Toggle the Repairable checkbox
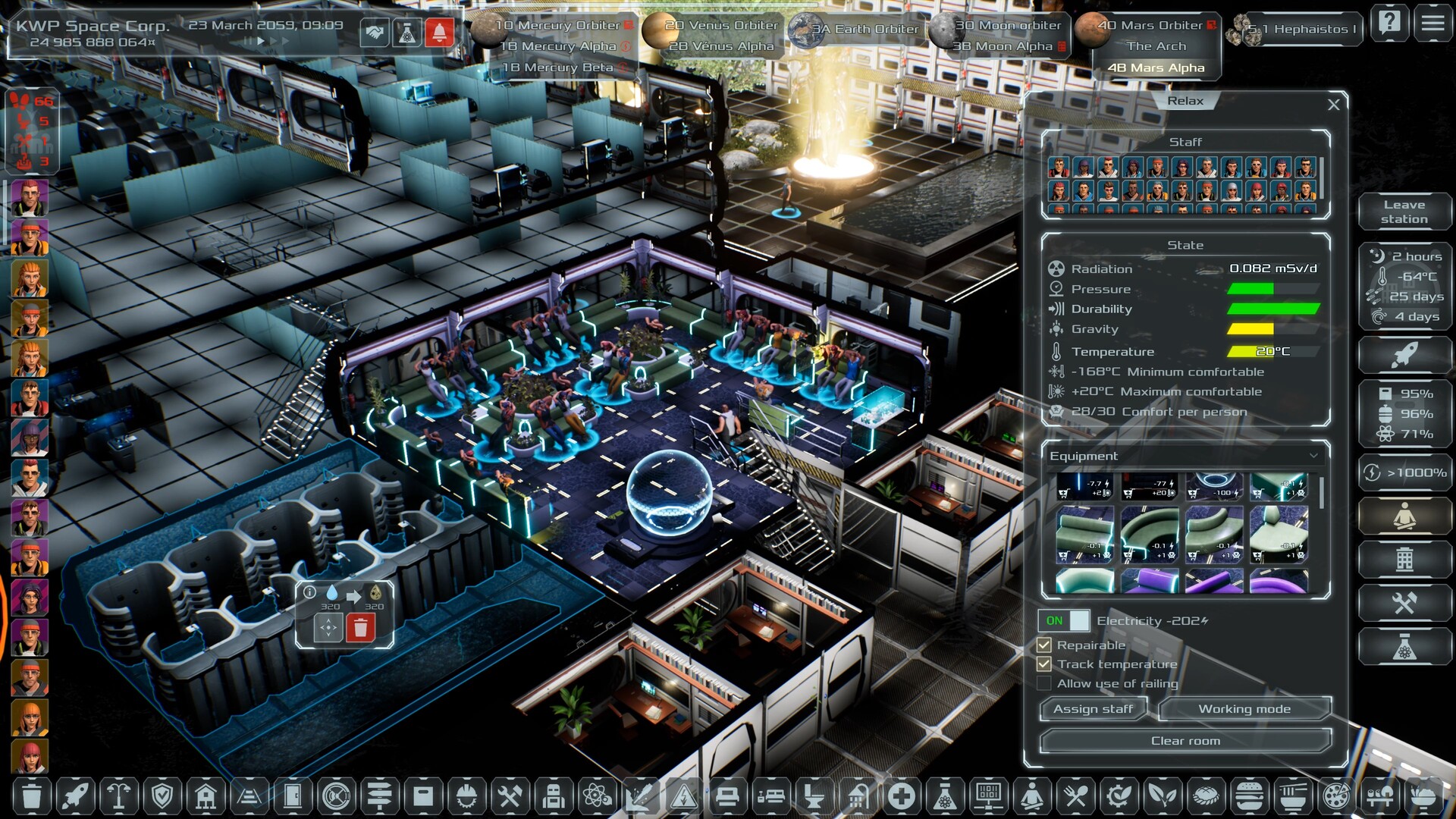 point(1044,645)
